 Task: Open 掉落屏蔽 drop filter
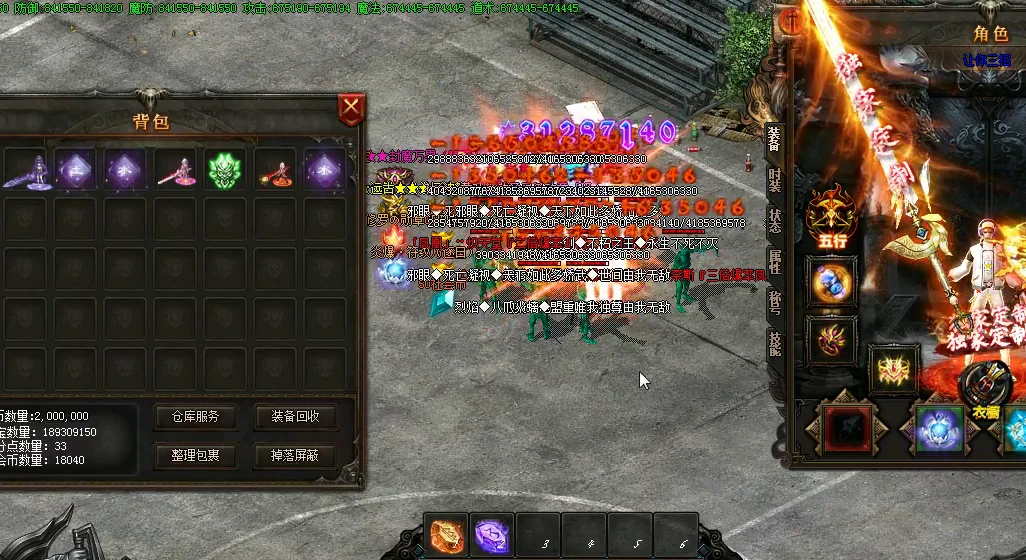[x=295, y=457]
